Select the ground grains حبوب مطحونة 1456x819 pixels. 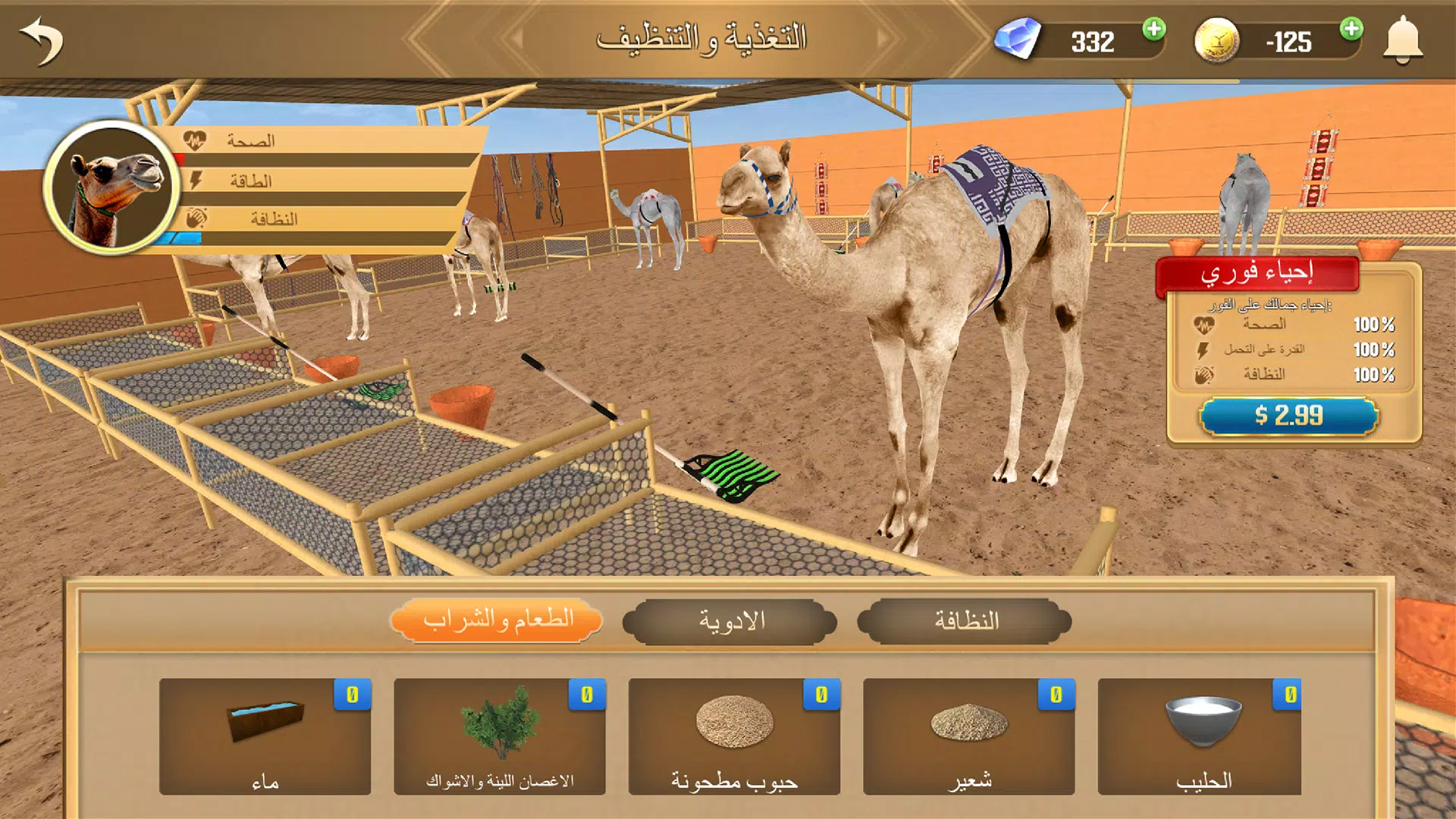pyautogui.click(x=733, y=736)
